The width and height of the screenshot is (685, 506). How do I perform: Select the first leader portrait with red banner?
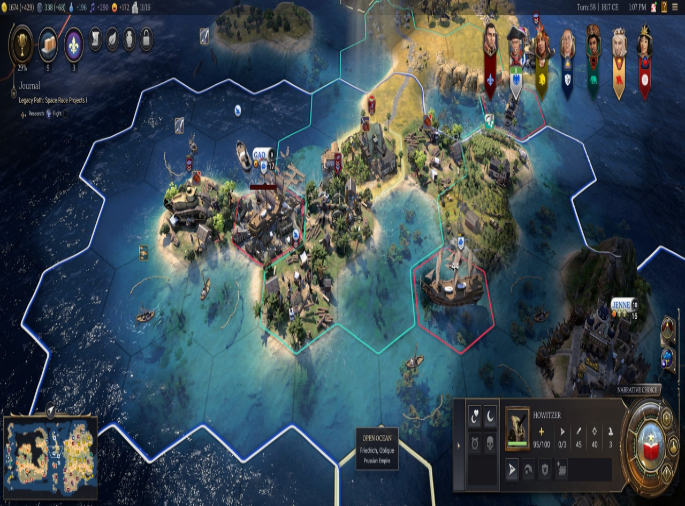[491, 38]
